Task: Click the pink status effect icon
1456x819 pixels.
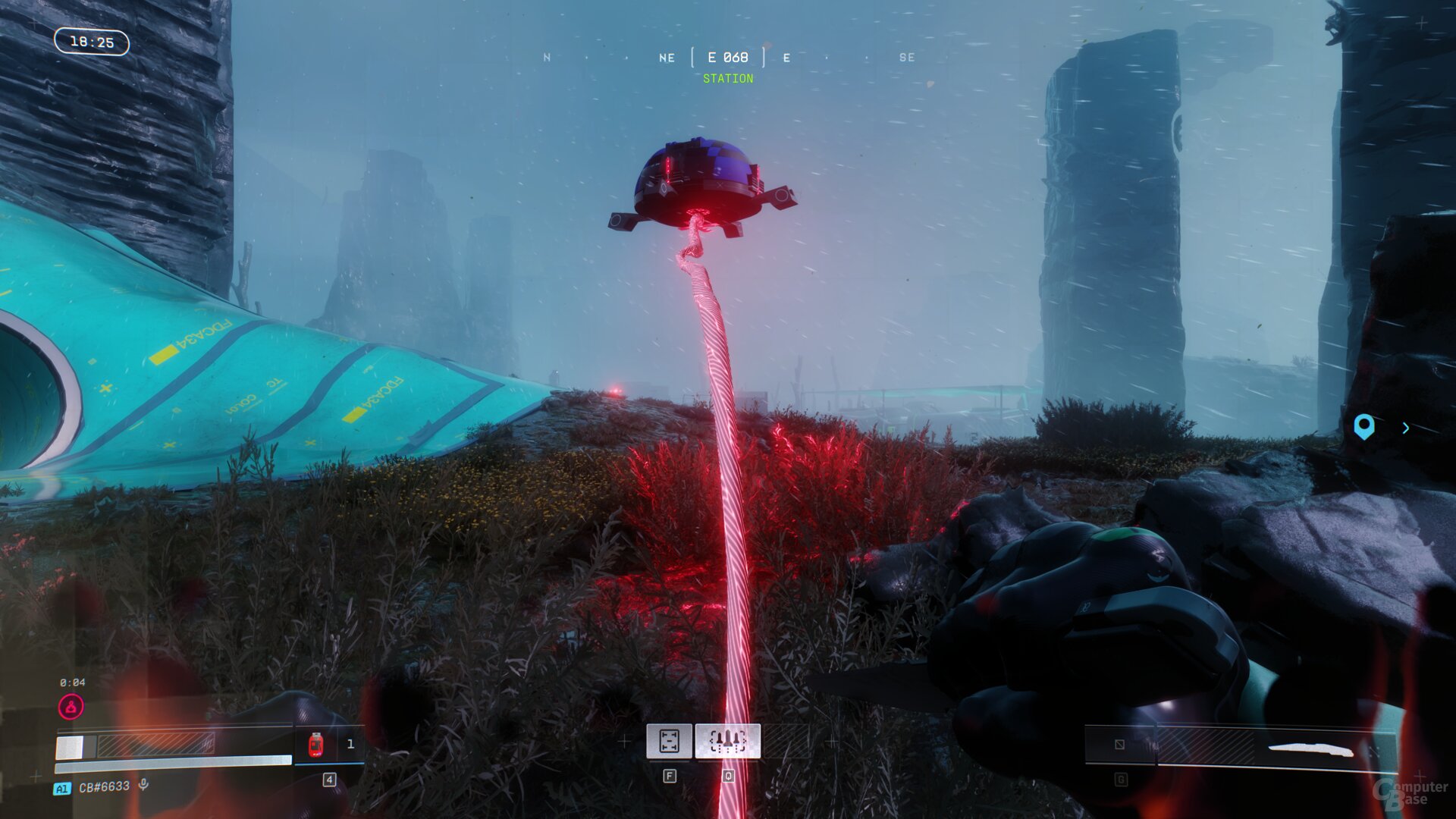Action: coord(71,708)
